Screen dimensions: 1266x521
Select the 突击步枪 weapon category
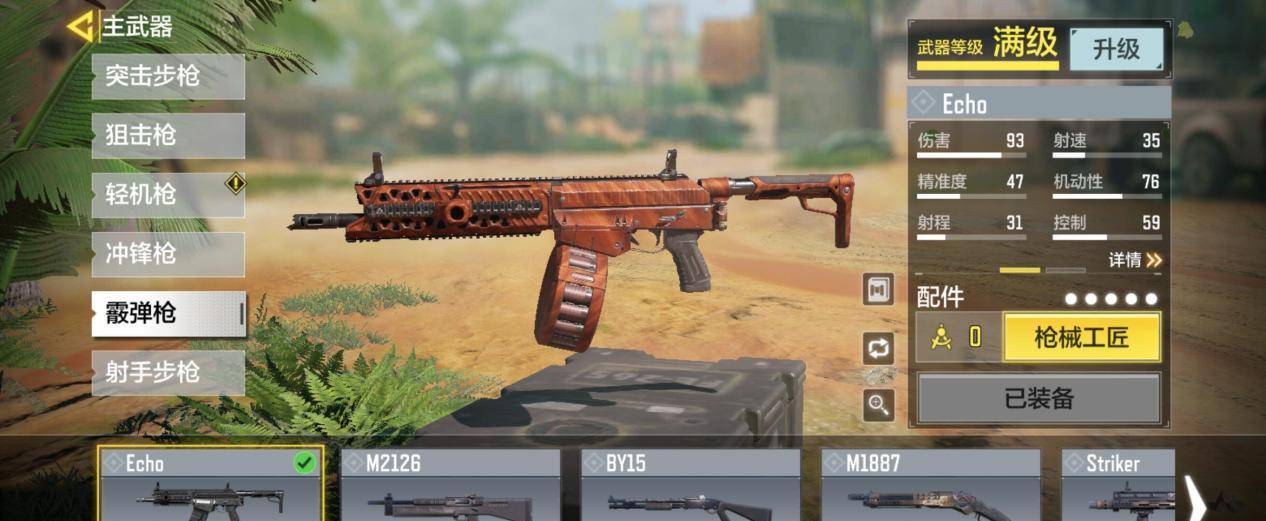click(x=168, y=76)
